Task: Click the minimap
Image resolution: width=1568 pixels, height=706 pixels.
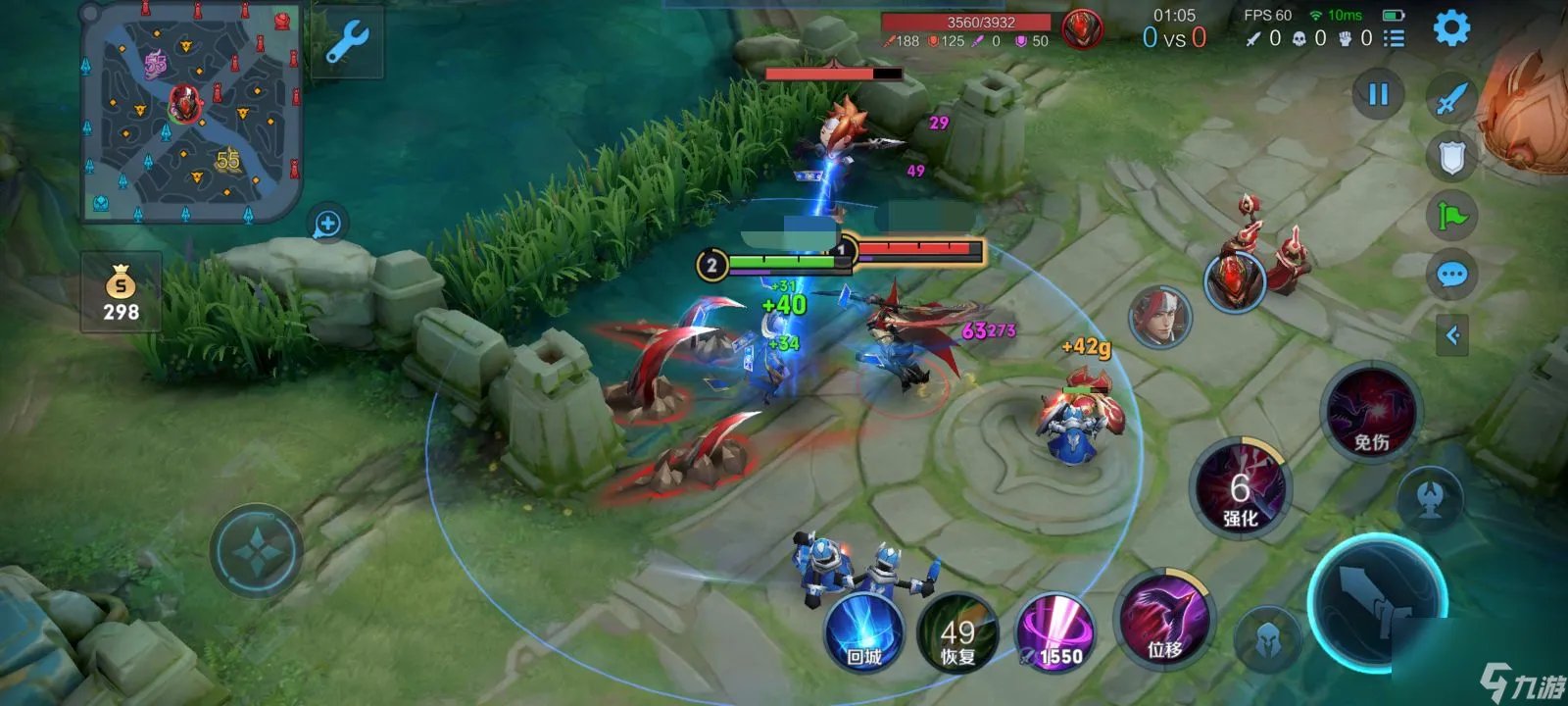Action: [x=191, y=112]
